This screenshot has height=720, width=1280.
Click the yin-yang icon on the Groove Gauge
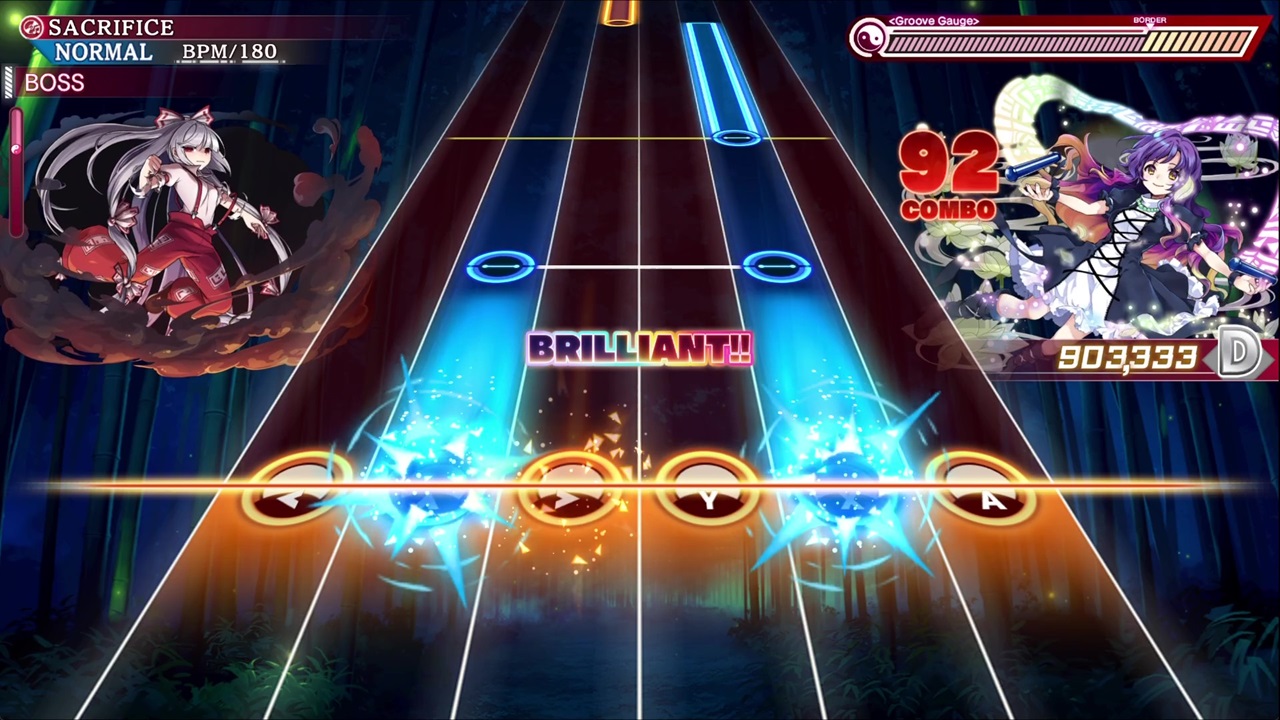(867, 39)
